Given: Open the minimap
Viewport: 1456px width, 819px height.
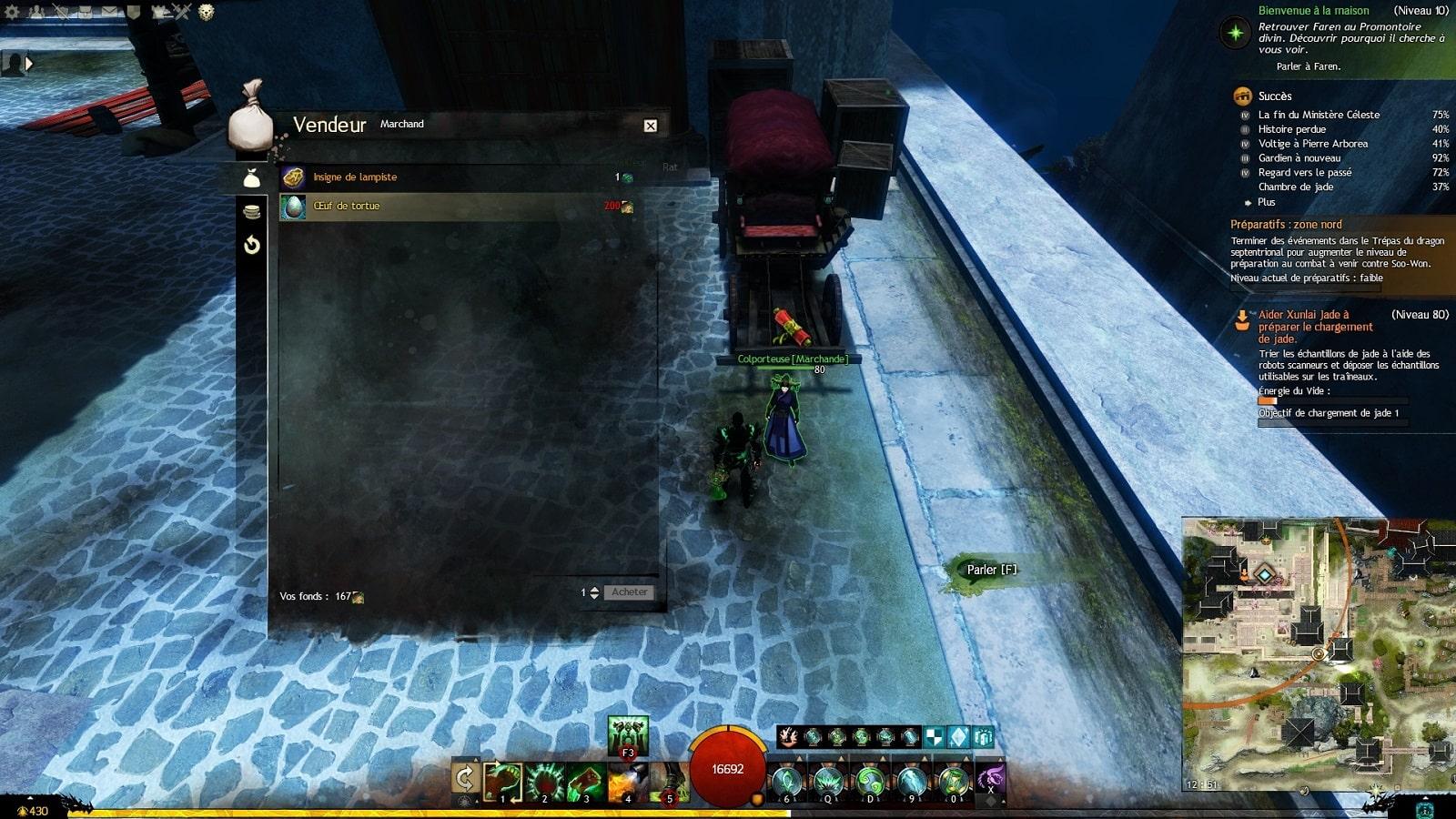Looking at the screenshot, I should click(1318, 655).
